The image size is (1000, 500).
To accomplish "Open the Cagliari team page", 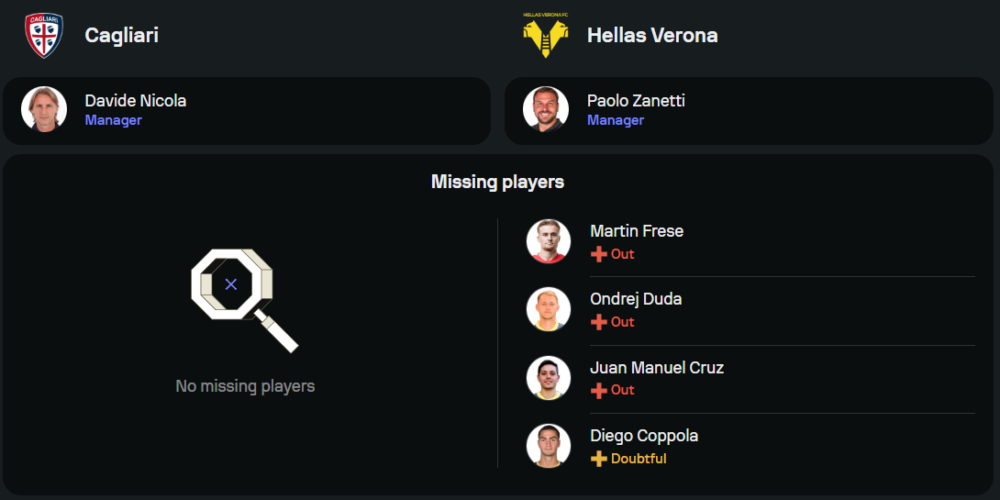I will pos(121,35).
